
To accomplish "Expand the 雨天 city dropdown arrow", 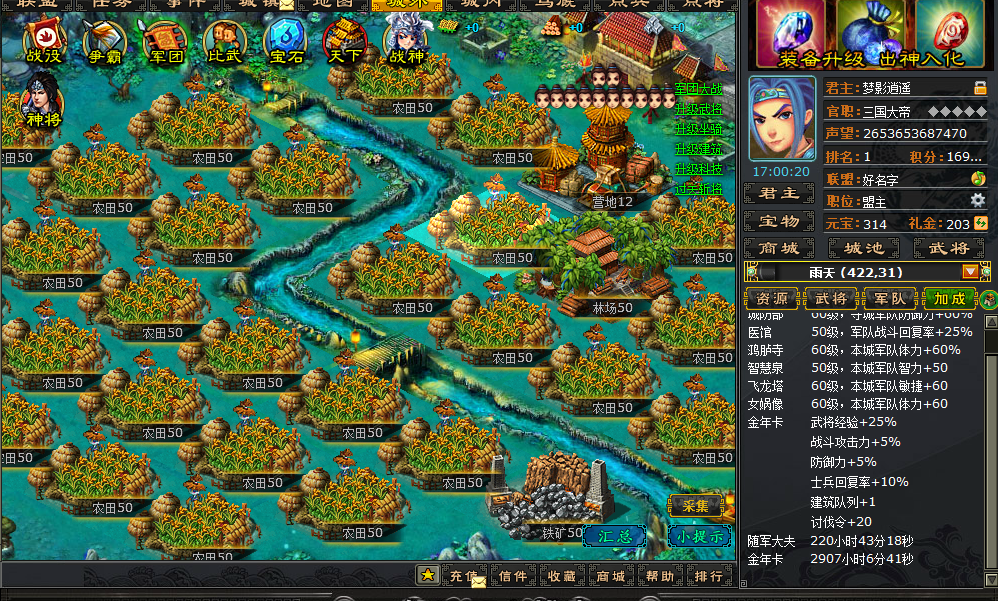I will (970, 272).
